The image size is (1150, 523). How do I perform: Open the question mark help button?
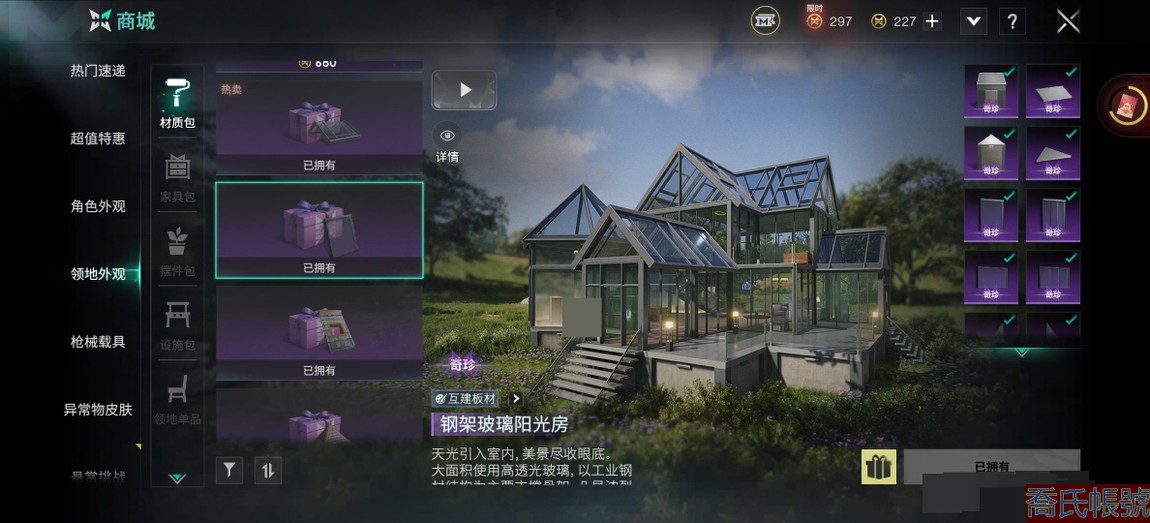(1012, 21)
